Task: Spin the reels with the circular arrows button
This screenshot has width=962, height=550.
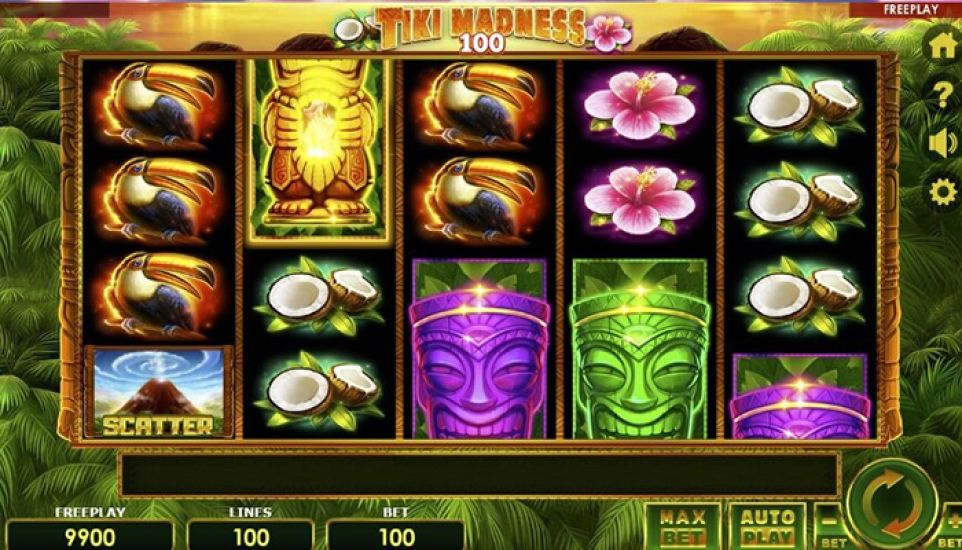Action: 891,502
